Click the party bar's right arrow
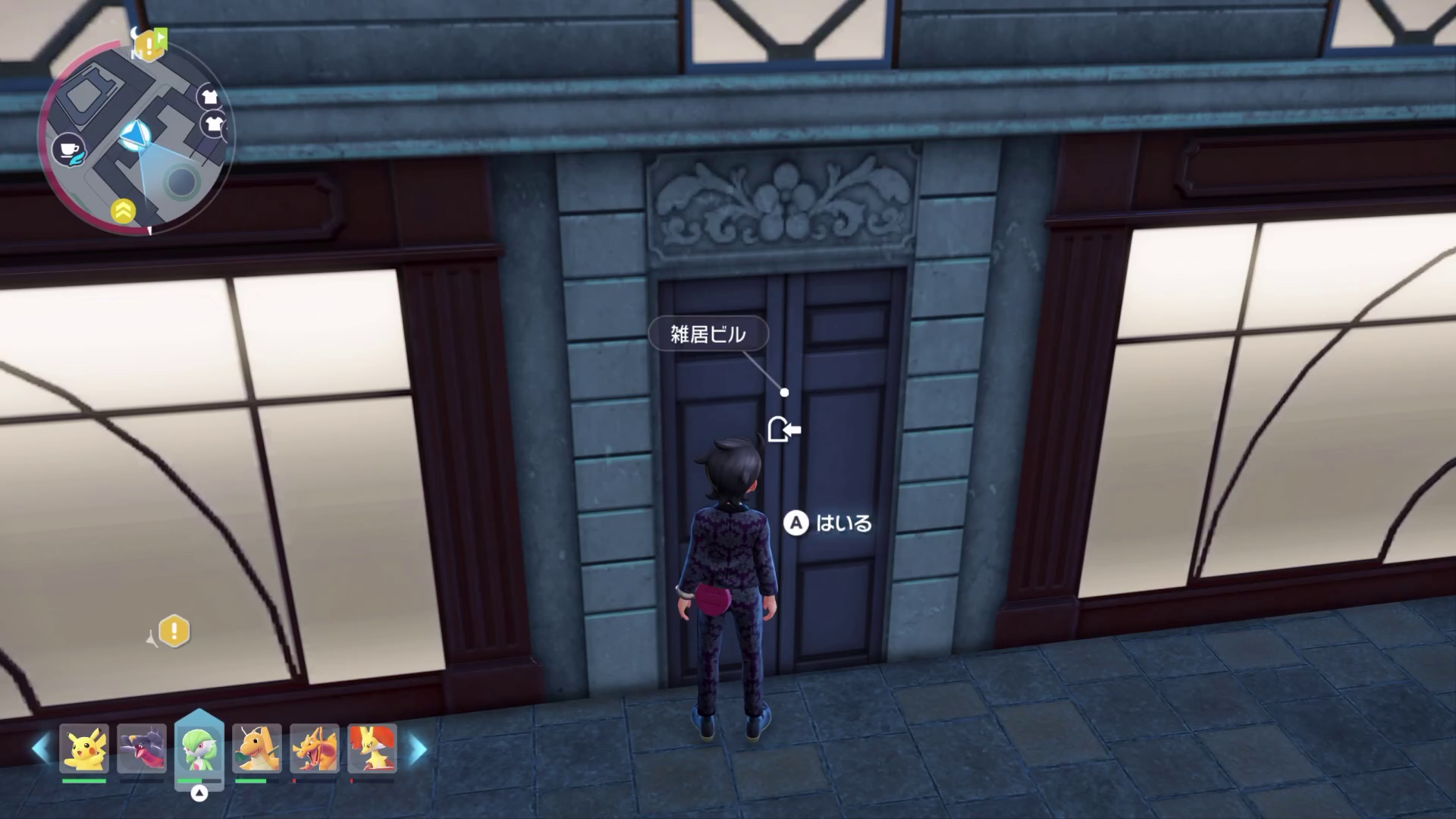This screenshot has width=1456, height=819. (x=418, y=749)
